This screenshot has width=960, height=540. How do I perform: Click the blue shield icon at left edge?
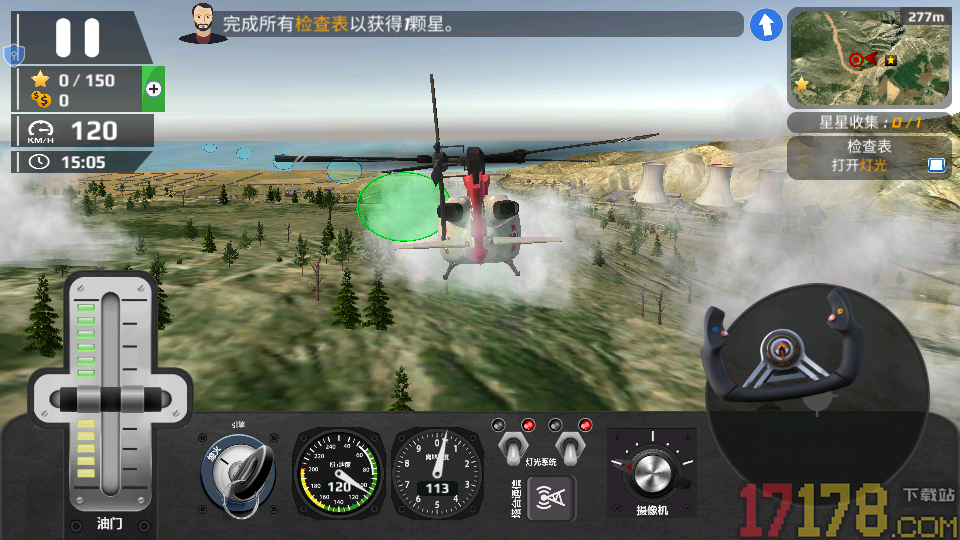tap(13, 54)
